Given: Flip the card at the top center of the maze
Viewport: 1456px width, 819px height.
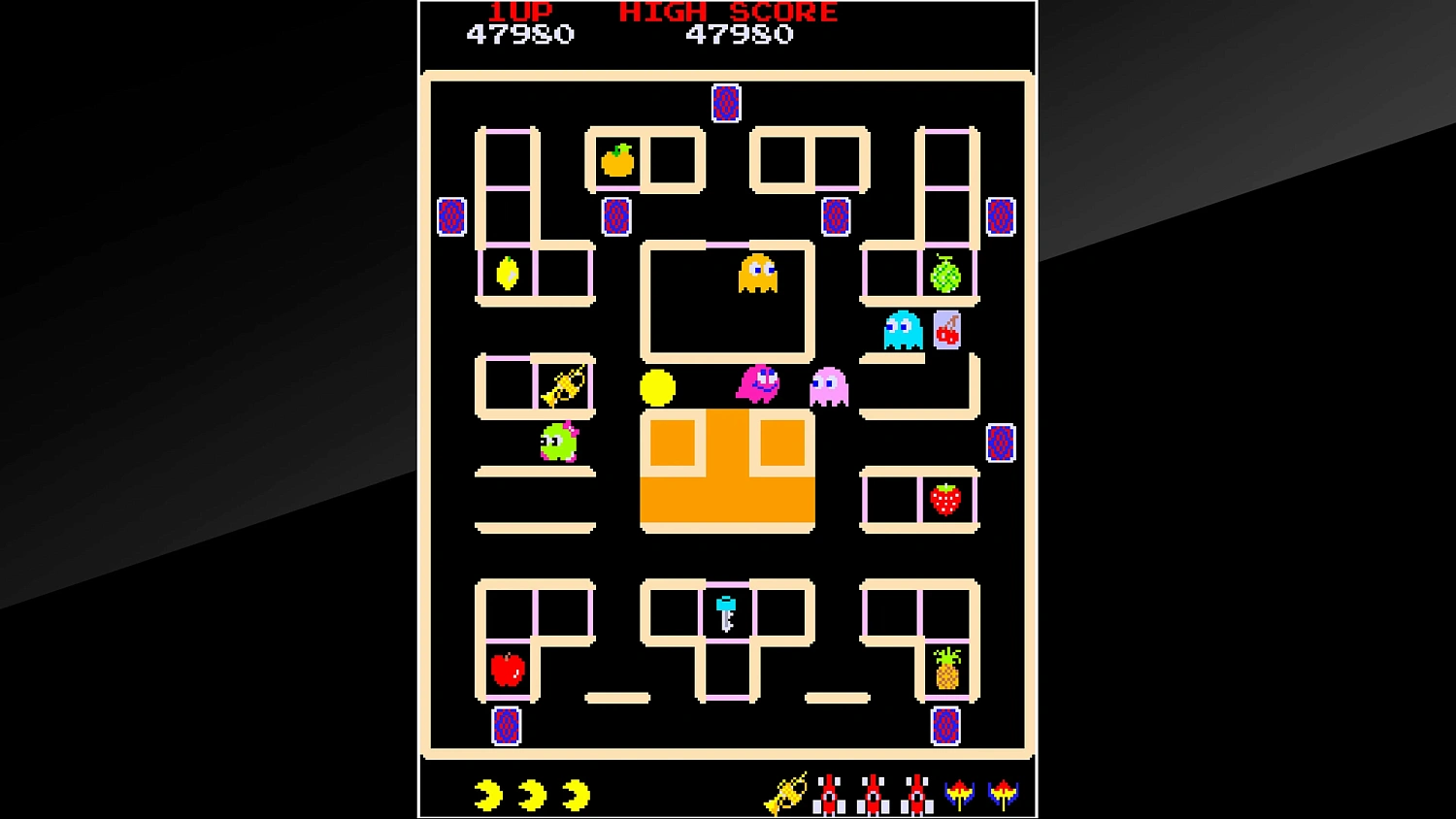Looking at the screenshot, I should tap(727, 102).
